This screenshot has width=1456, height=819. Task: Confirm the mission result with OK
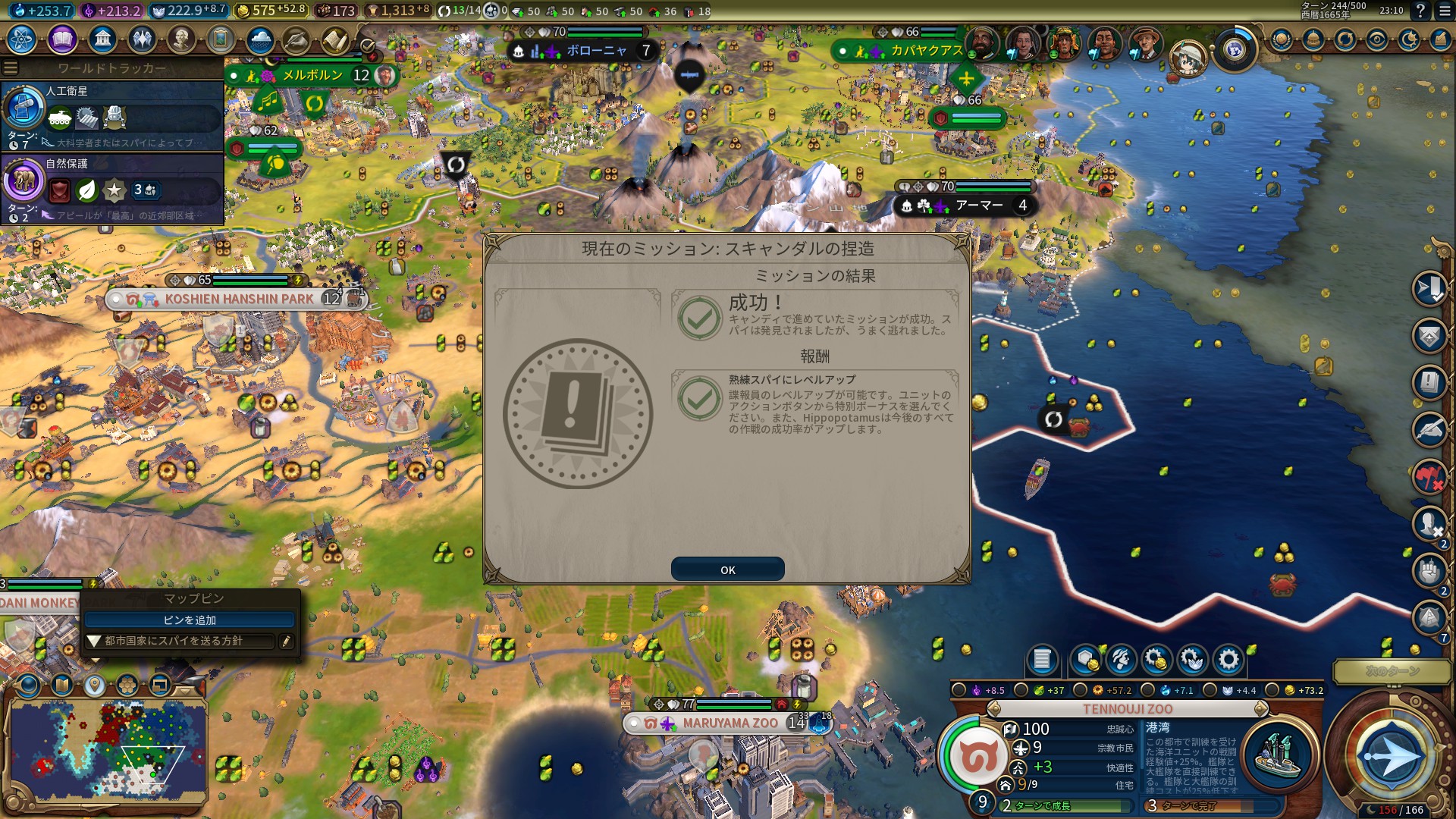click(x=727, y=570)
